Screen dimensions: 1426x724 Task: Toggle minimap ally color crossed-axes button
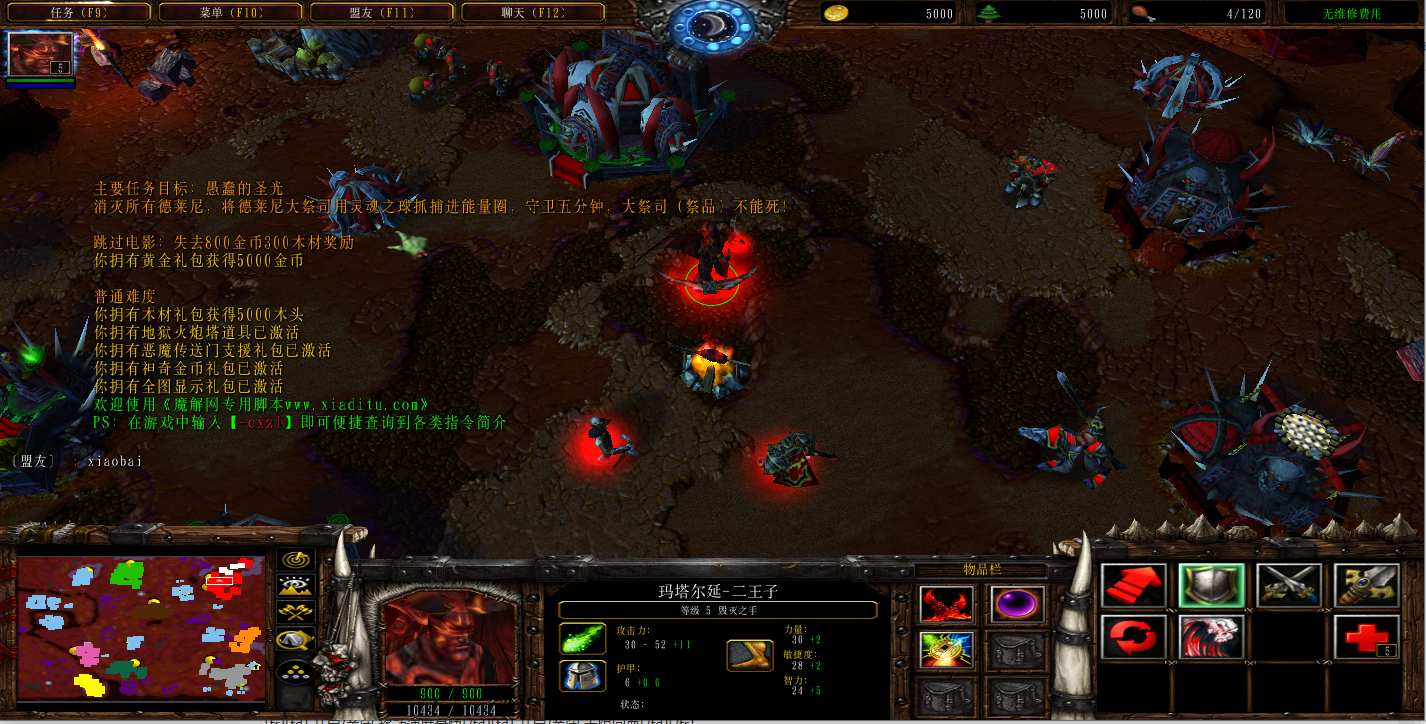click(295, 612)
